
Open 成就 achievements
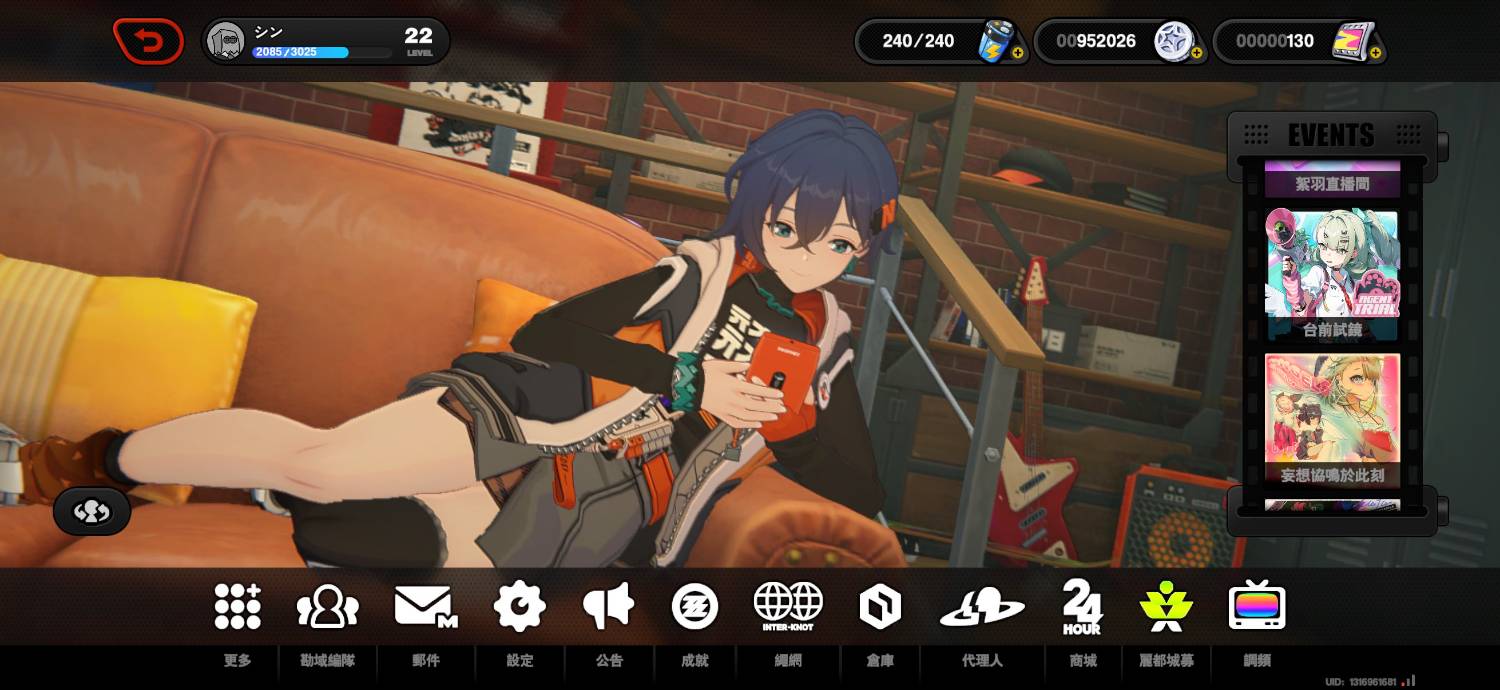pyautogui.click(x=695, y=606)
